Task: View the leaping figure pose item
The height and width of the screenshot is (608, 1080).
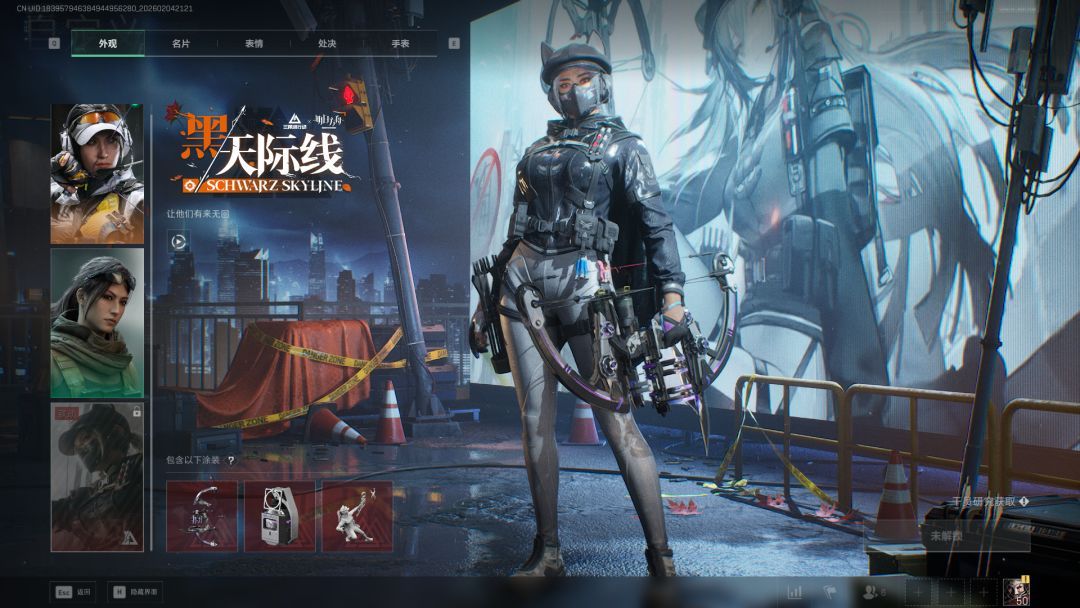Action: tap(357, 516)
